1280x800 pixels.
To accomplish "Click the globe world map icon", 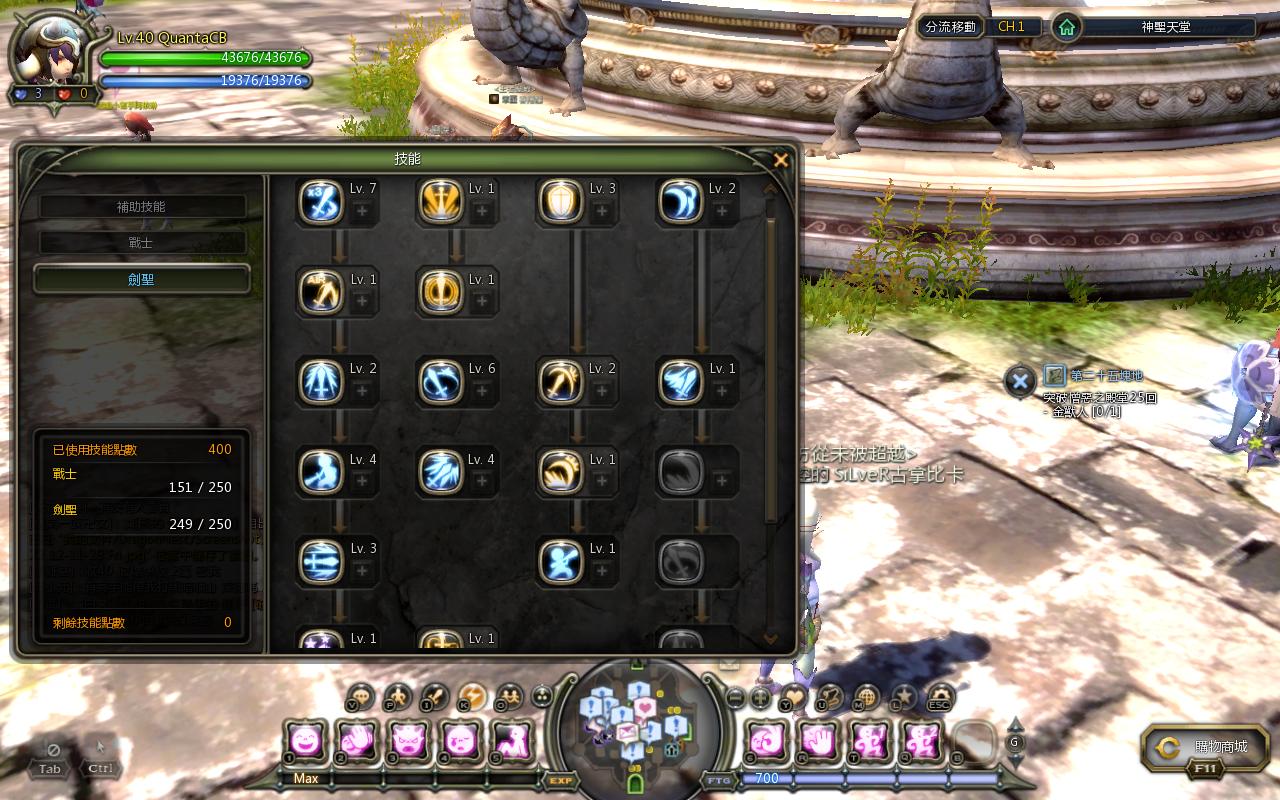I will (x=866, y=696).
